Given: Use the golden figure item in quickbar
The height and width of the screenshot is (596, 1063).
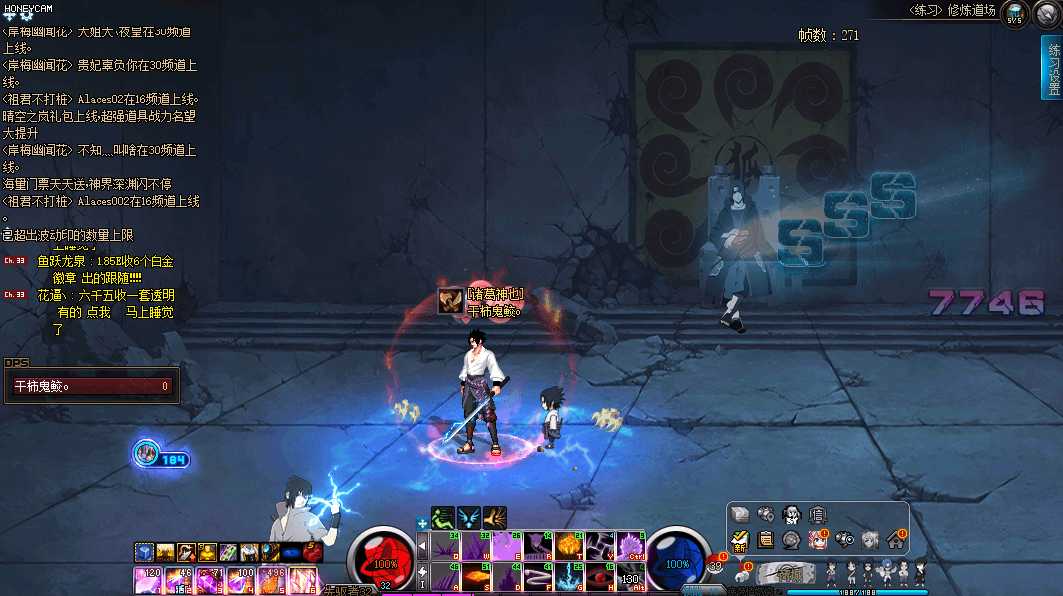Looking at the screenshot, I should [207, 552].
